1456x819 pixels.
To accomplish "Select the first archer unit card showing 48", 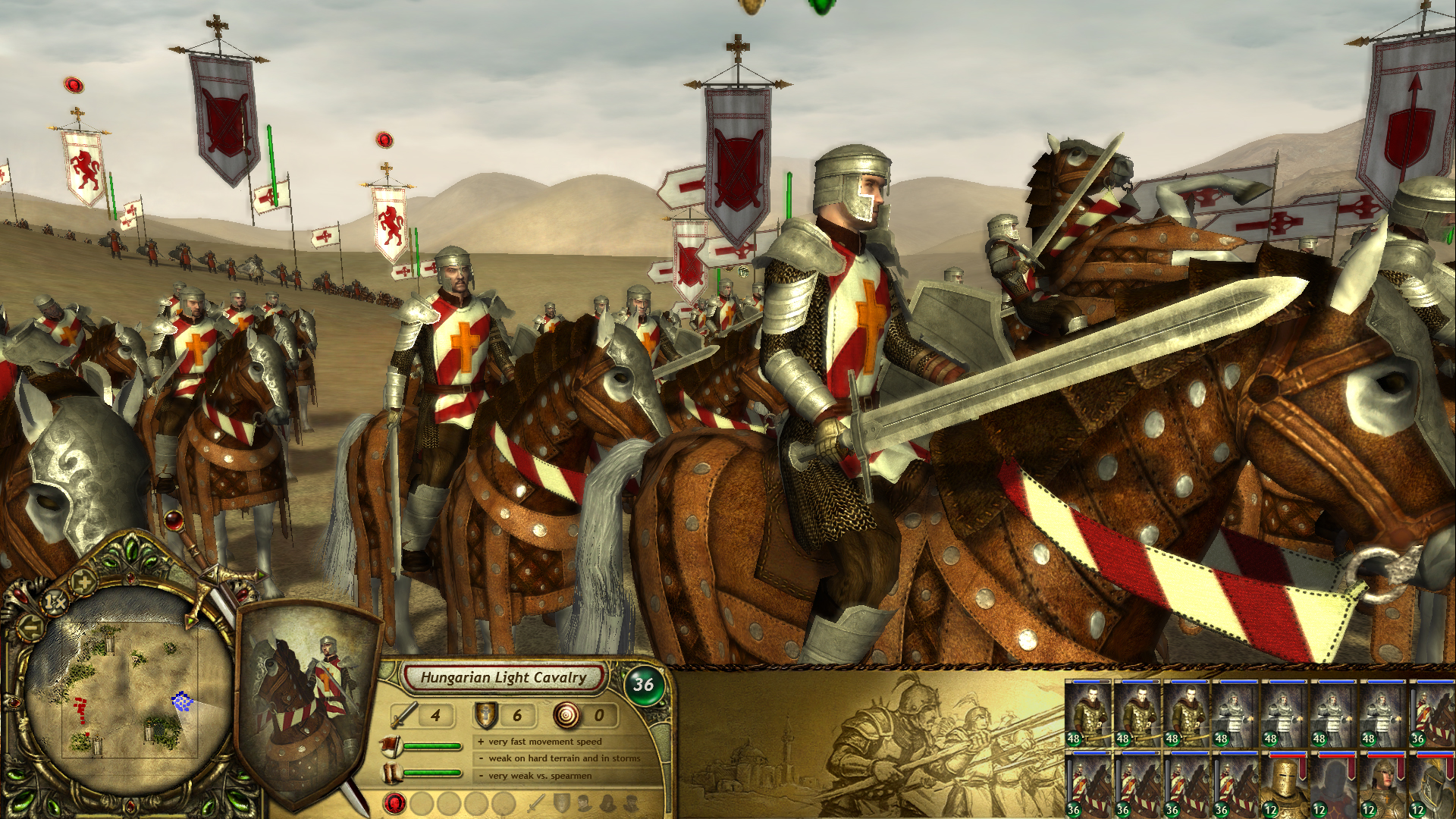I will click(x=1088, y=713).
